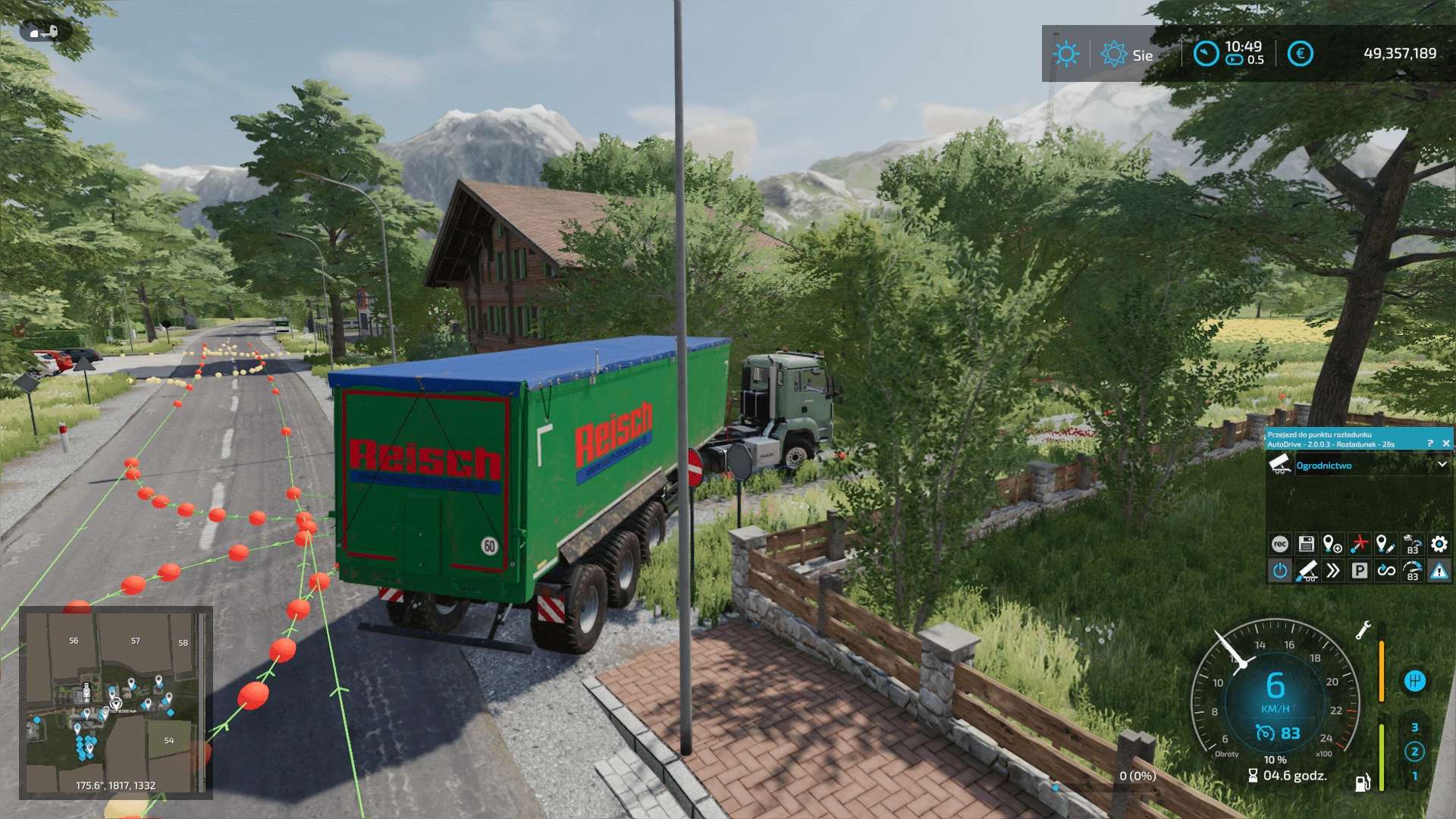
Task: Select the trailer unload mode icon
Action: [x=1306, y=570]
